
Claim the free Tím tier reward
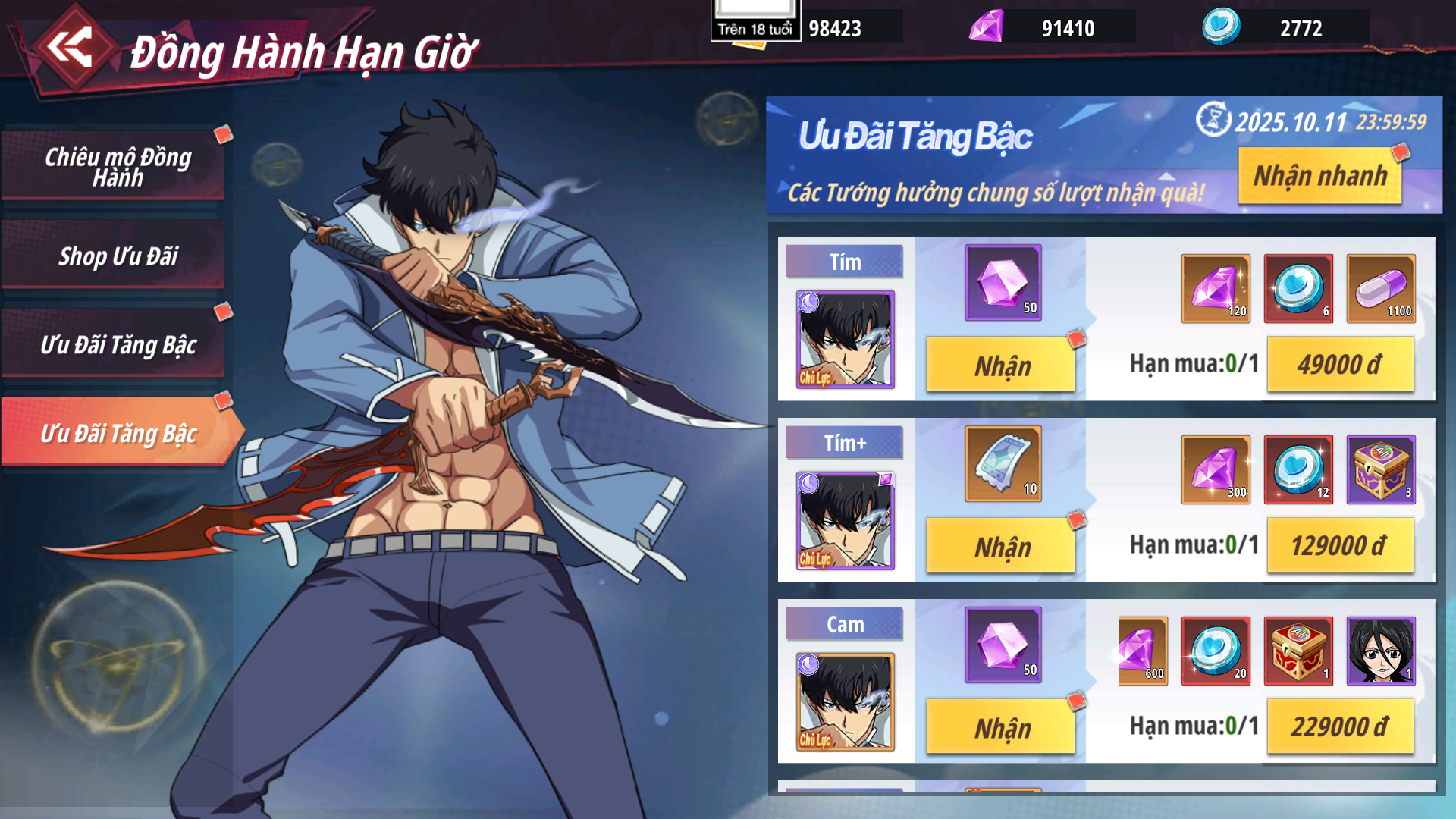(x=1001, y=366)
